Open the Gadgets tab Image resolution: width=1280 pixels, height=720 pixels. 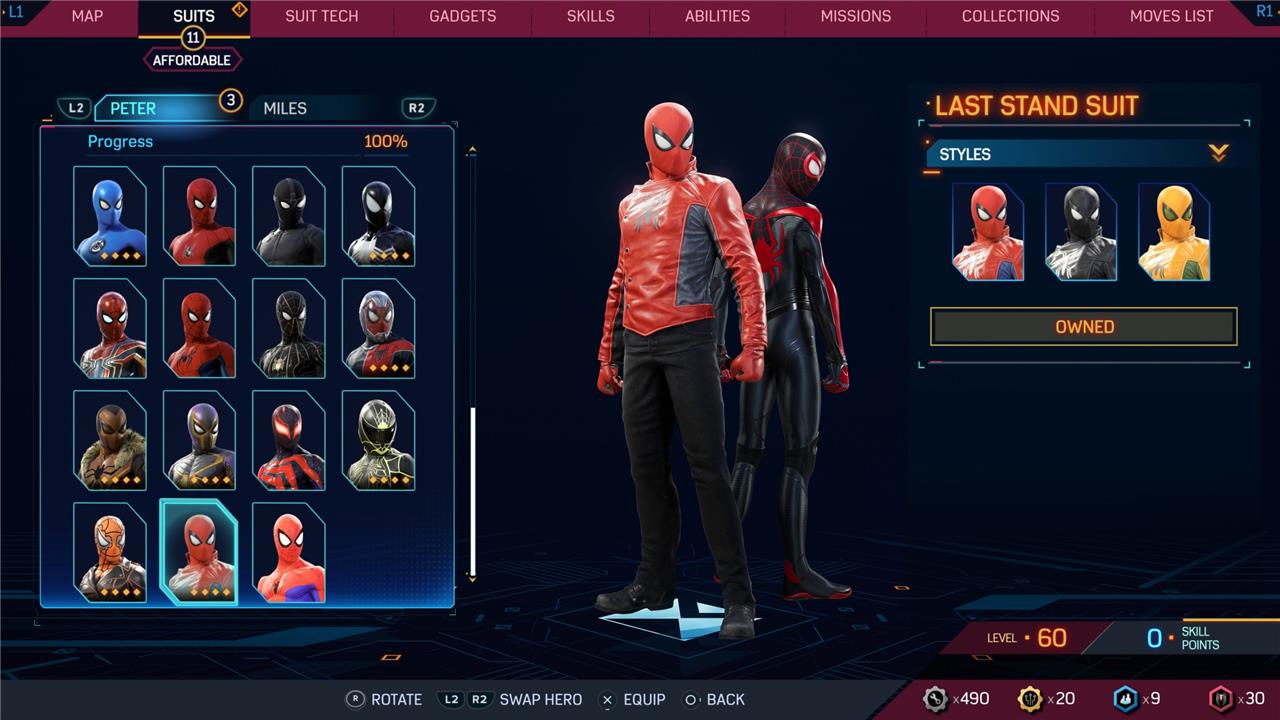pyautogui.click(x=462, y=16)
